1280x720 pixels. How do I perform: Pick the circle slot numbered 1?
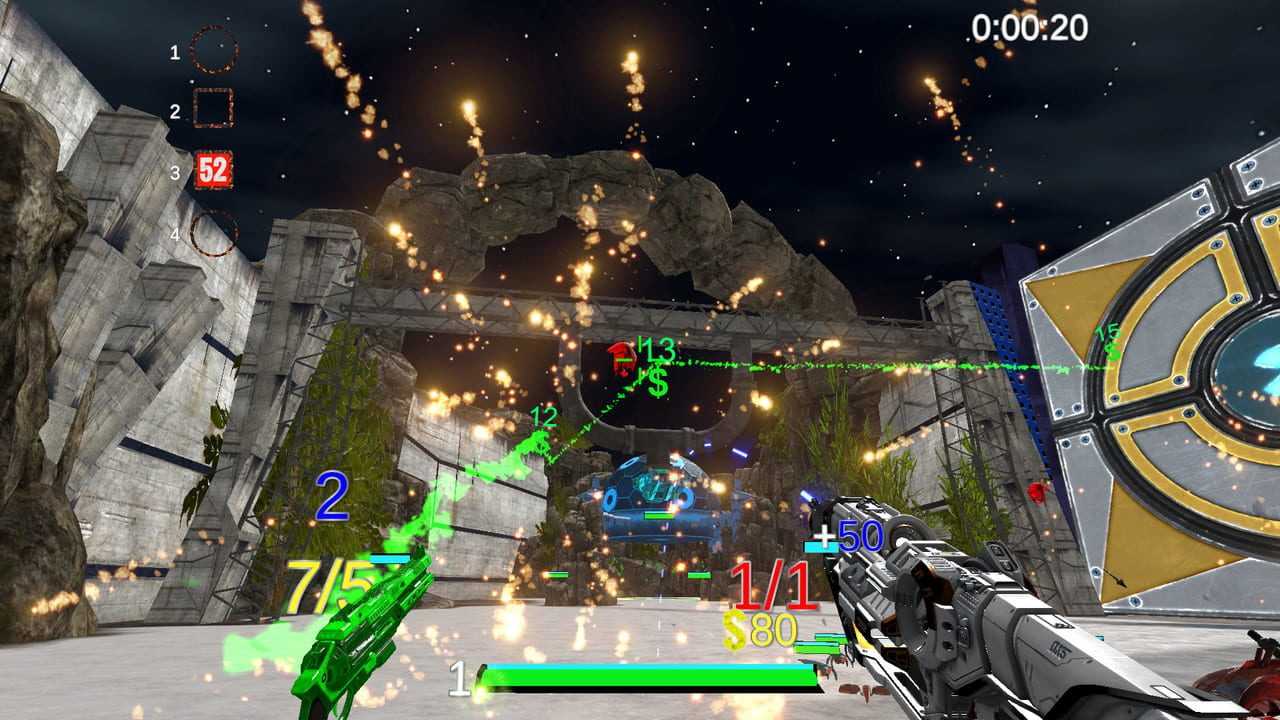tap(213, 50)
